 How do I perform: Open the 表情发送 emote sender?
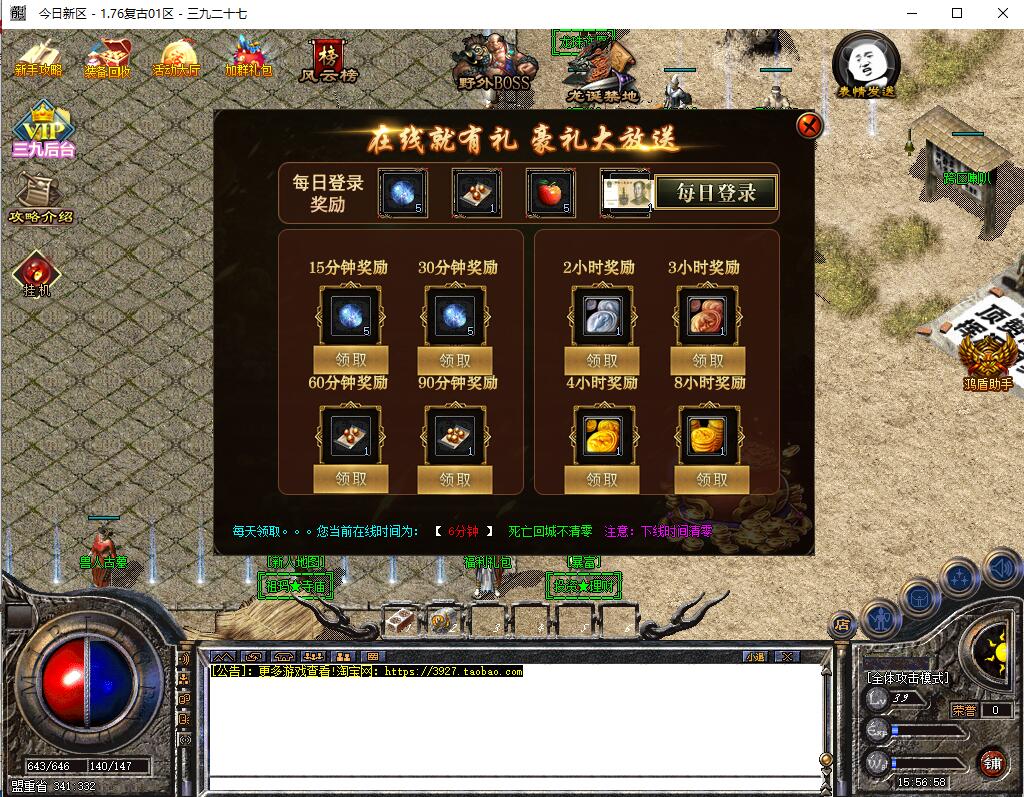[x=866, y=66]
